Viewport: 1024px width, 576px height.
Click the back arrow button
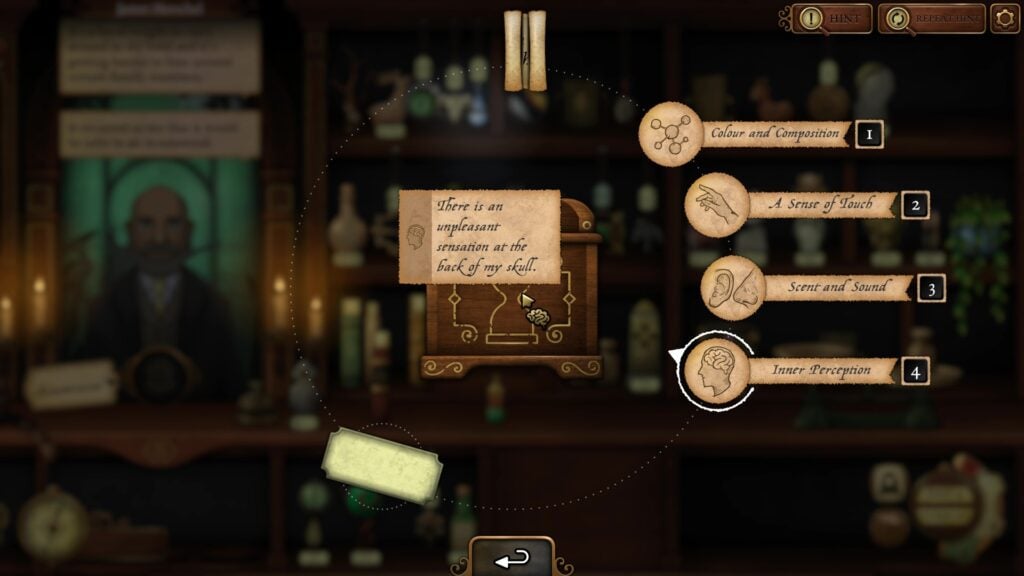click(512, 558)
